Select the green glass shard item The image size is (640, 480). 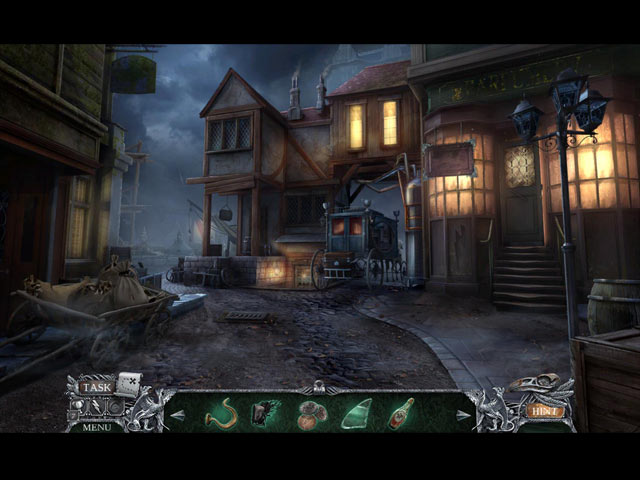[356, 413]
